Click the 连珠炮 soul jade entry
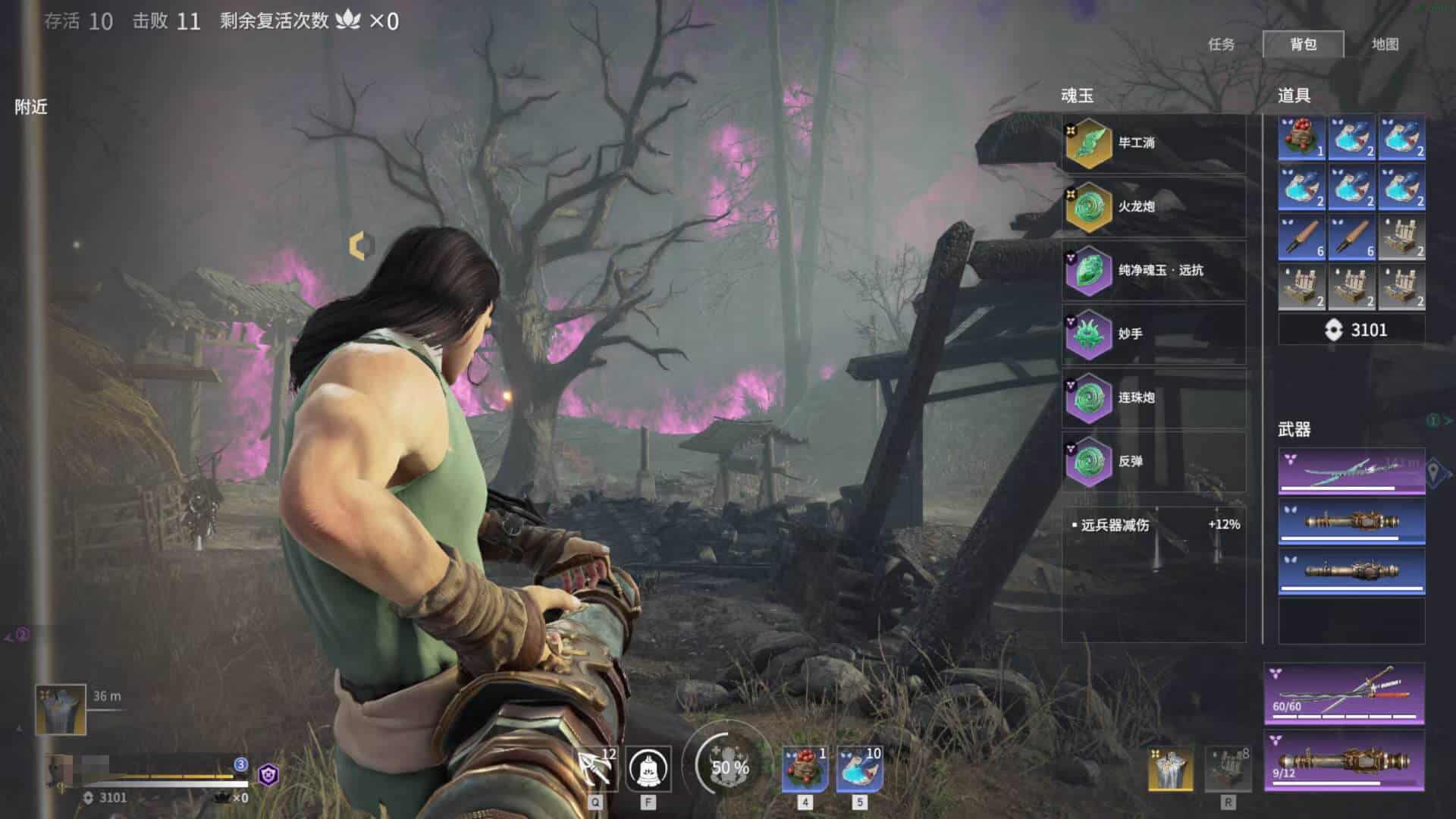 coord(1153,397)
